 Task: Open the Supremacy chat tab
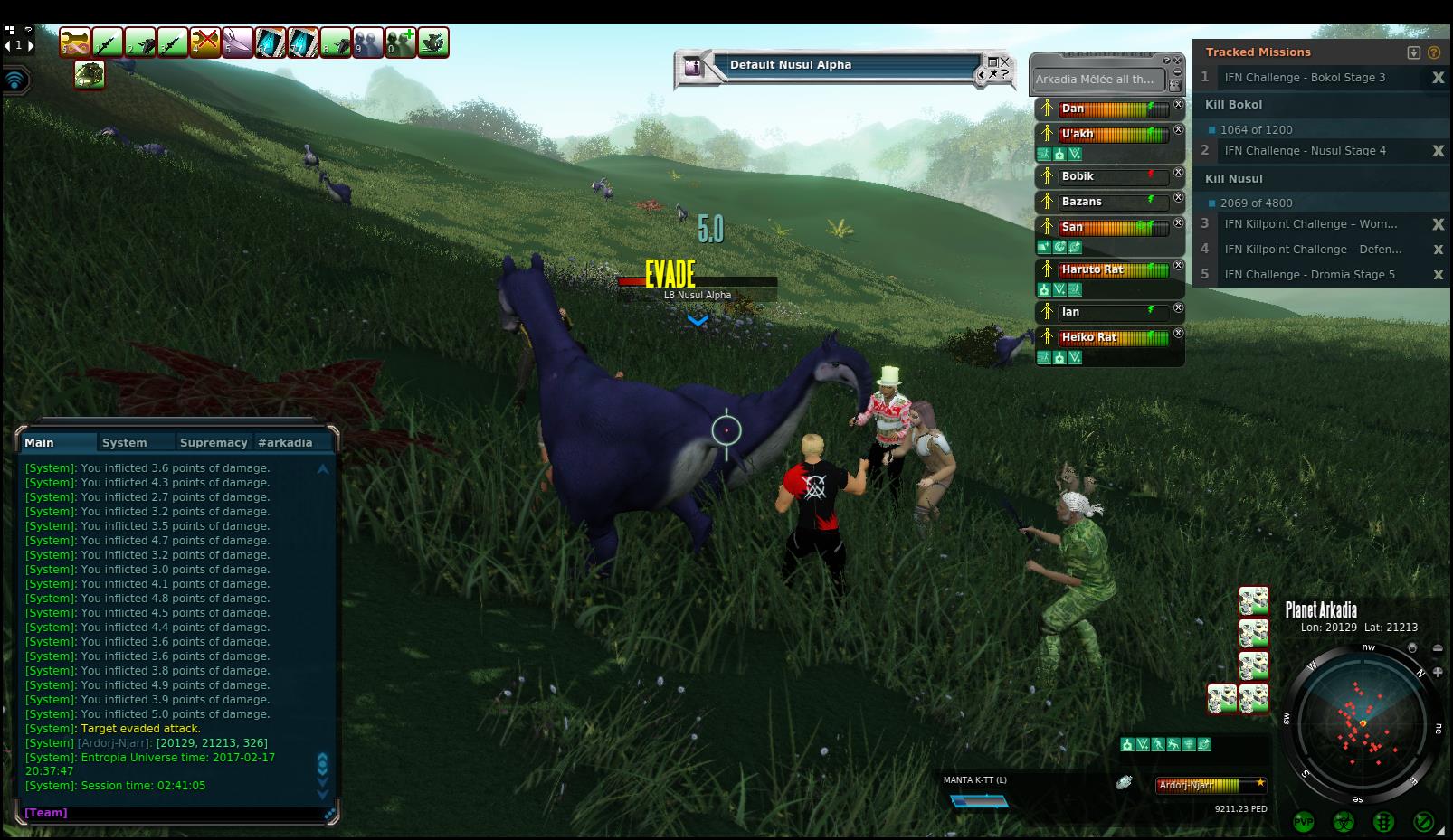(x=214, y=442)
